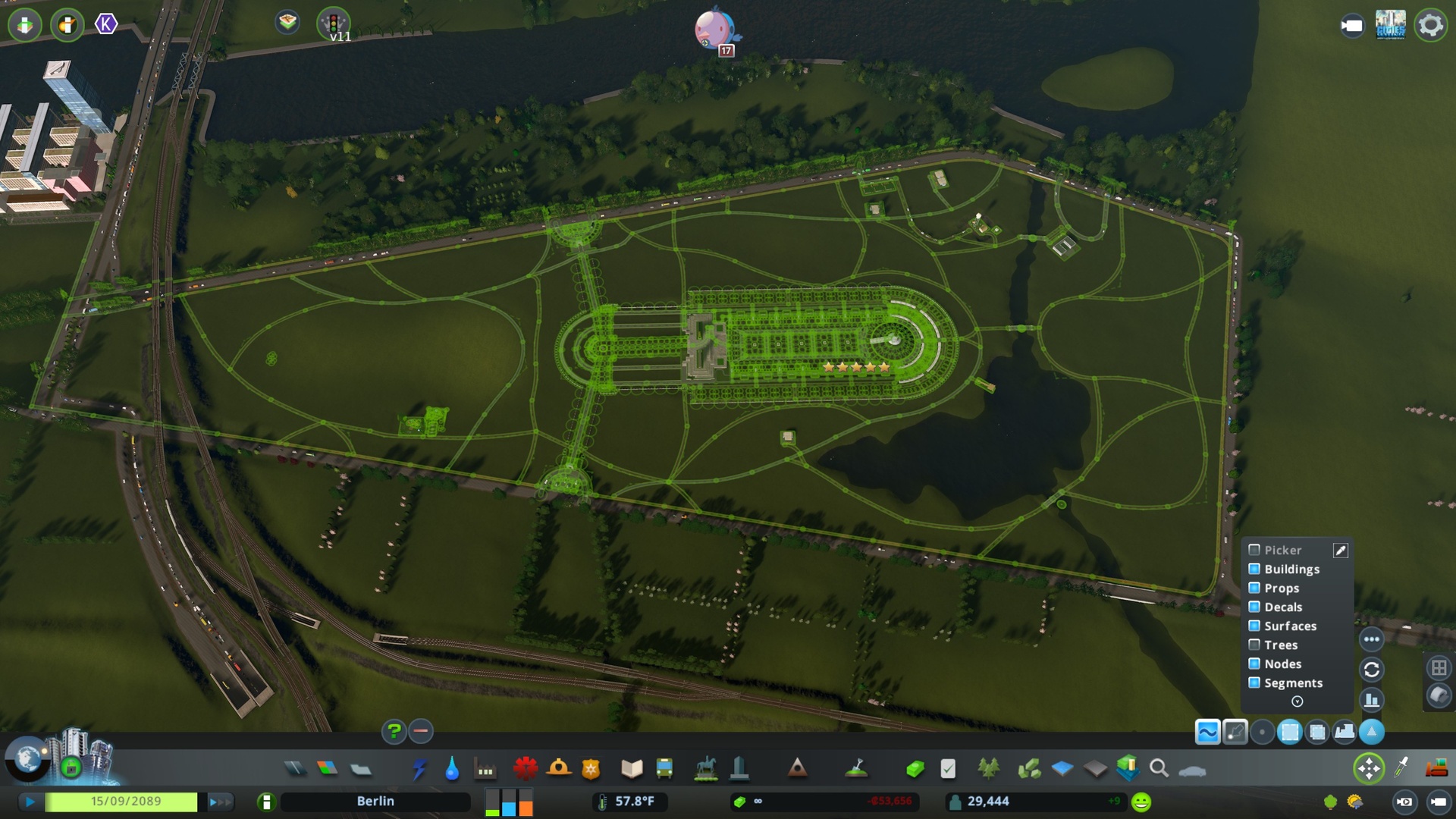The height and width of the screenshot is (819, 1456).
Task: Select the Move It align heights tool
Action: click(1345, 732)
